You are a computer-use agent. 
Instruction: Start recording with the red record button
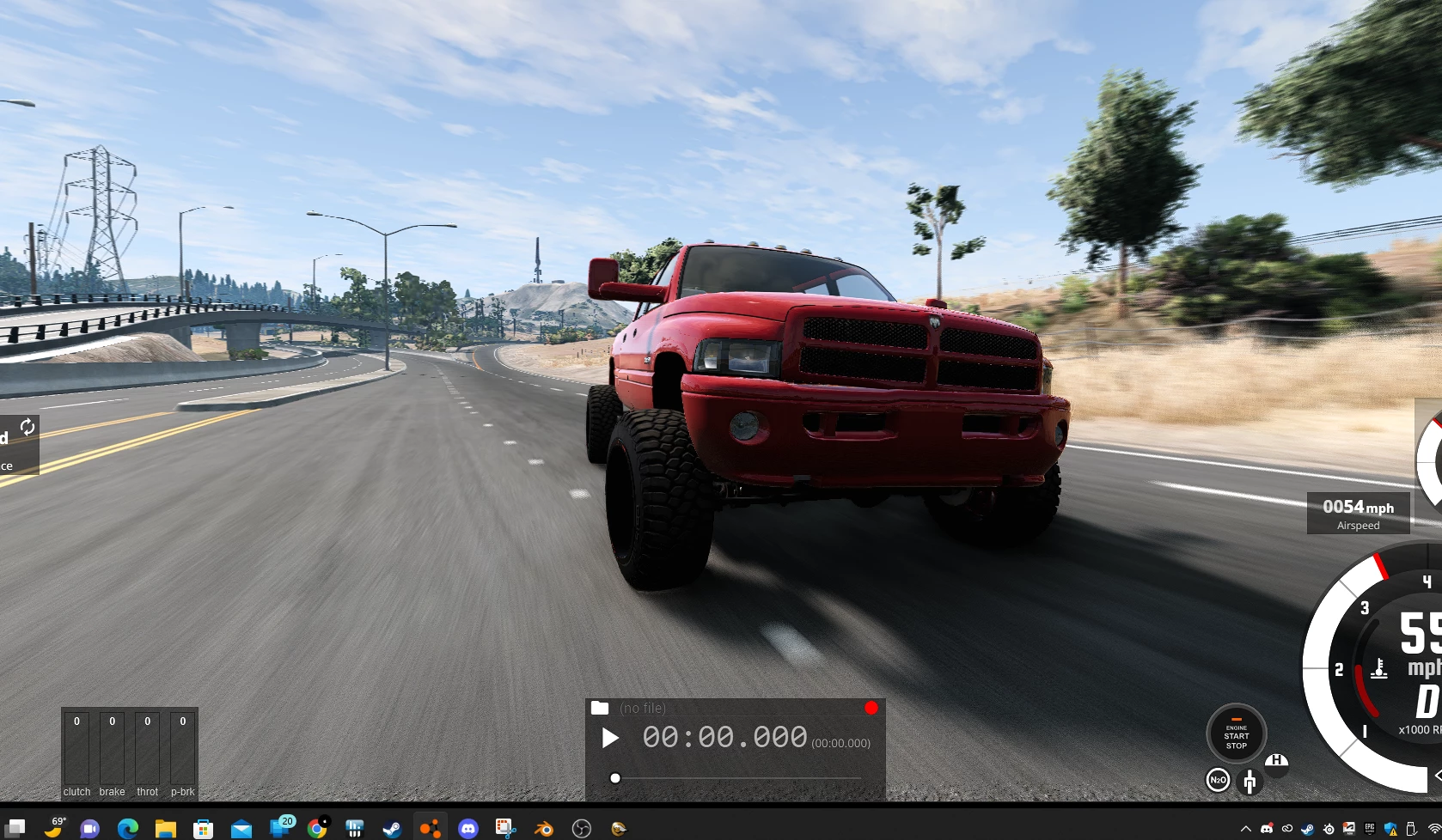coord(871,708)
